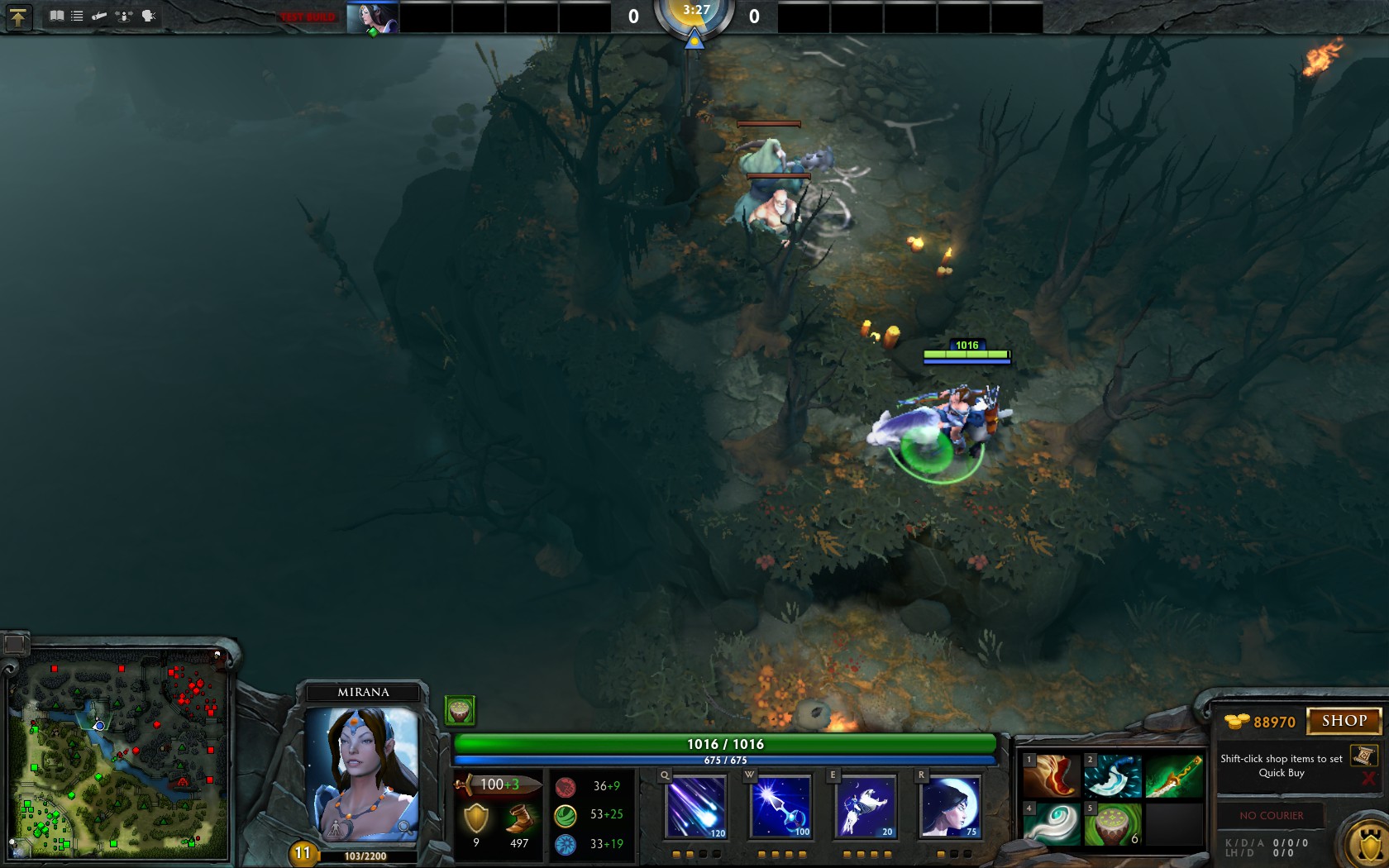Click Mirana's large hero portrait
Viewport: 1389px width, 868px height.
(362, 771)
